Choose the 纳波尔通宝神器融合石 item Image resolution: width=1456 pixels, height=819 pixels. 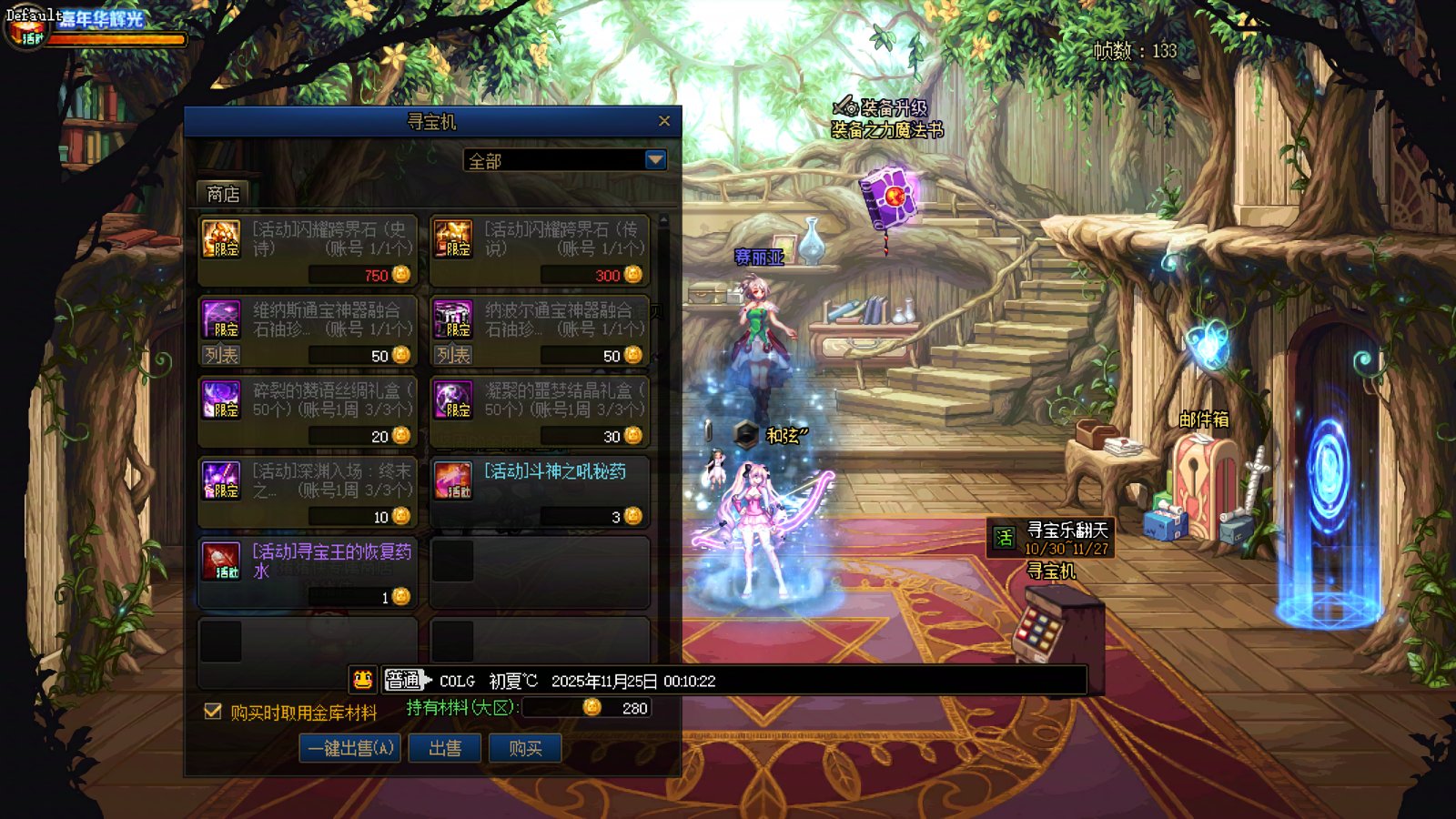[540, 320]
